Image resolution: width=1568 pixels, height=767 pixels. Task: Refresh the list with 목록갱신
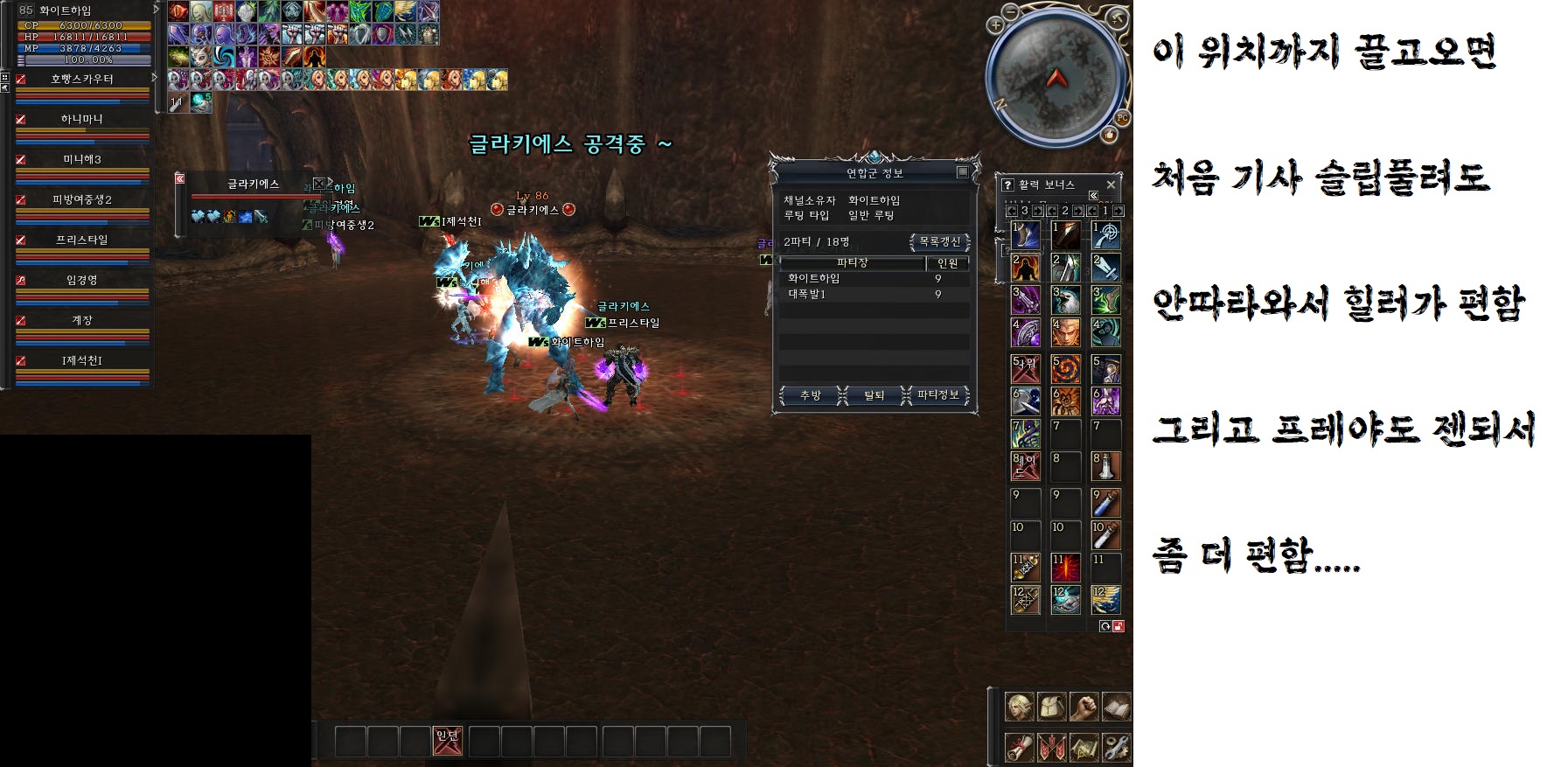(940, 242)
